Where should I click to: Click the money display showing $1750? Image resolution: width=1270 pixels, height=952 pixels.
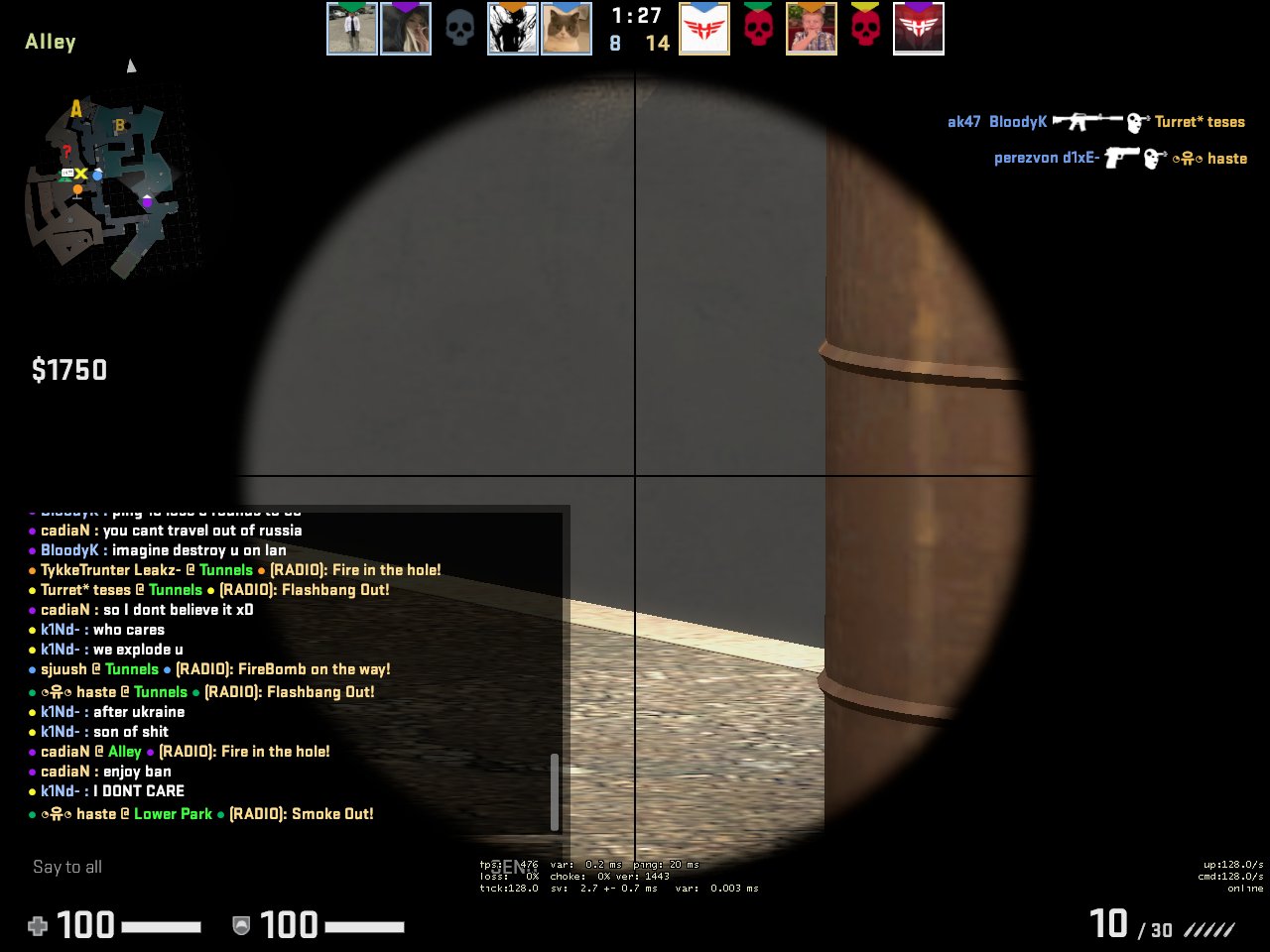69,369
